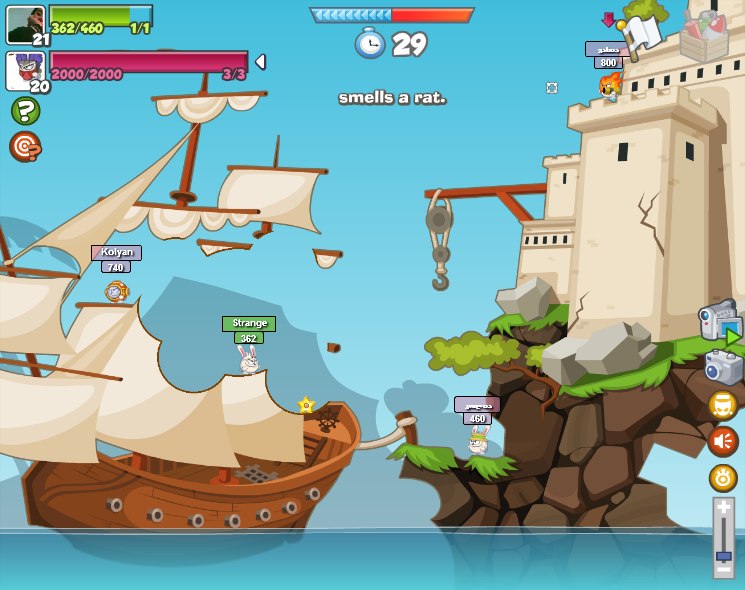Image resolution: width=745 pixels, height=590 pixels.
Task: Start video recording with the camcorder icon
Action: pyautogui.click(x=719, y=322)
